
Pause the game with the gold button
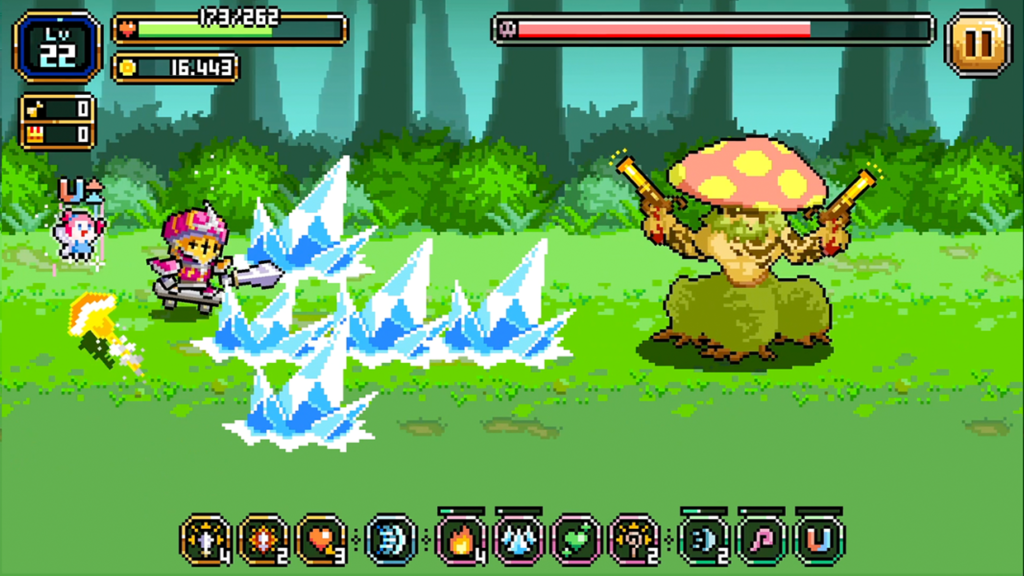click(977, 43)
